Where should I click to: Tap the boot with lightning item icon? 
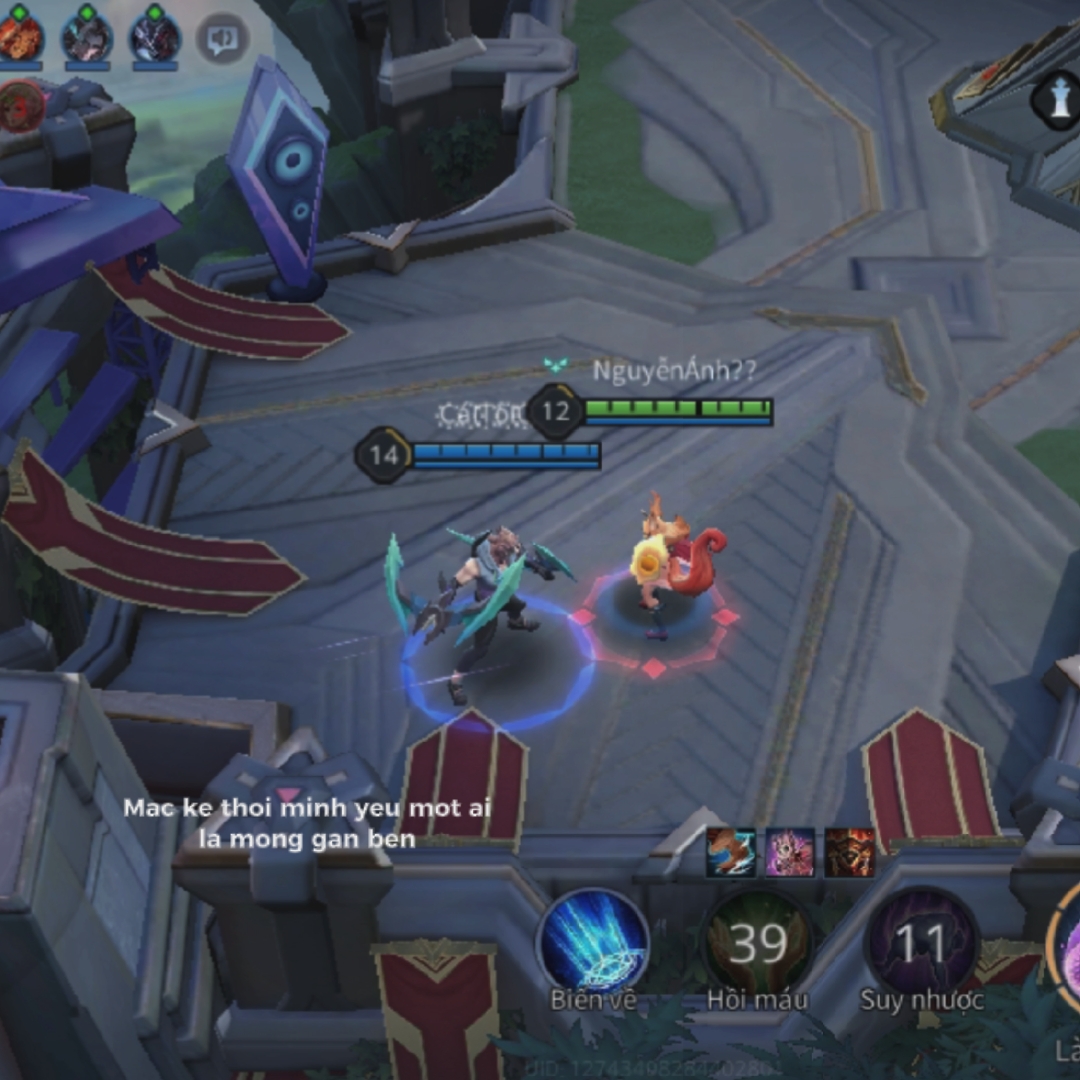(x=732, y=852)
